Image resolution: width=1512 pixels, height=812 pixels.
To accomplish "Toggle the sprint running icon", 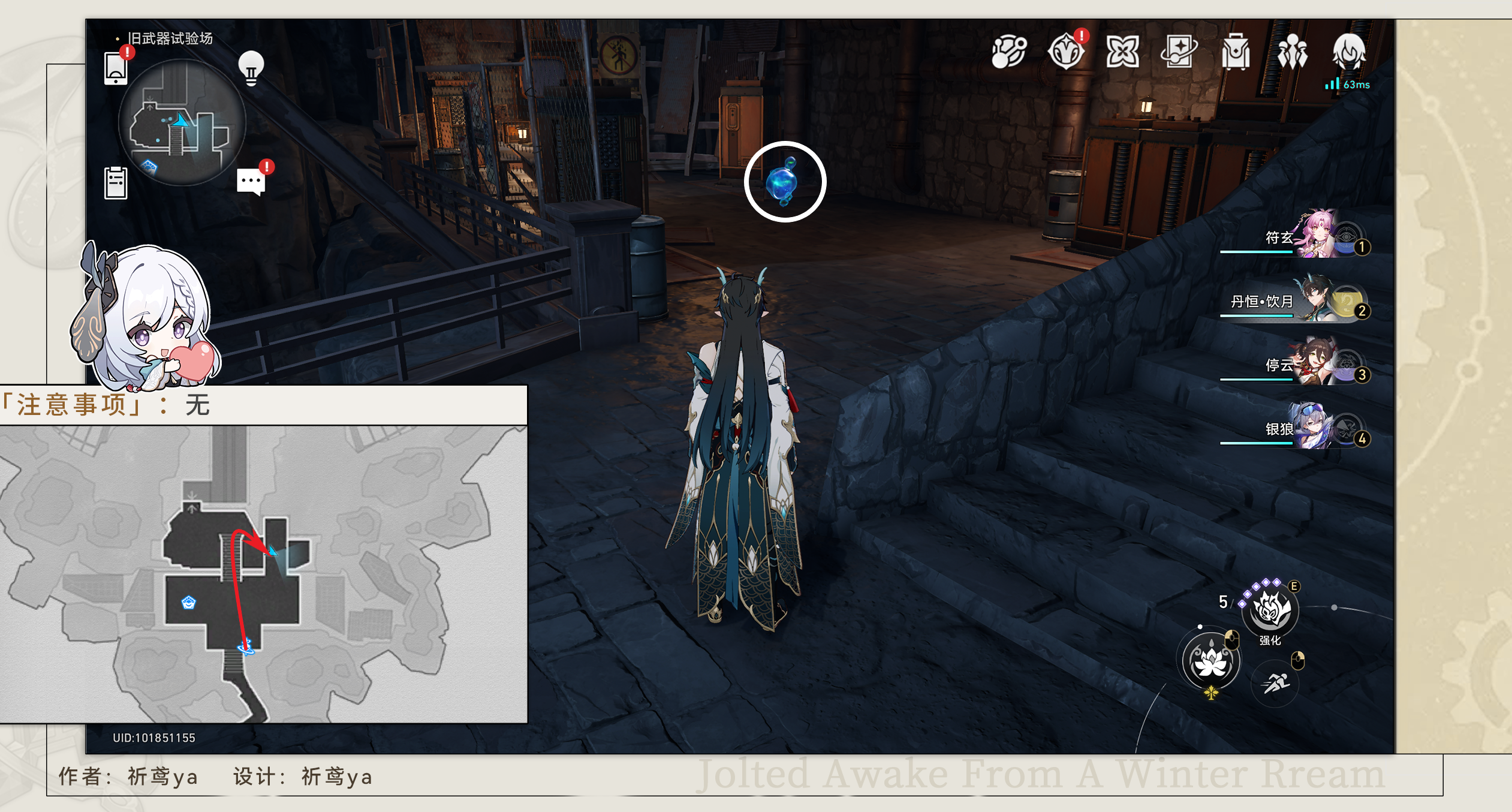I will [x=1275, y=682].
